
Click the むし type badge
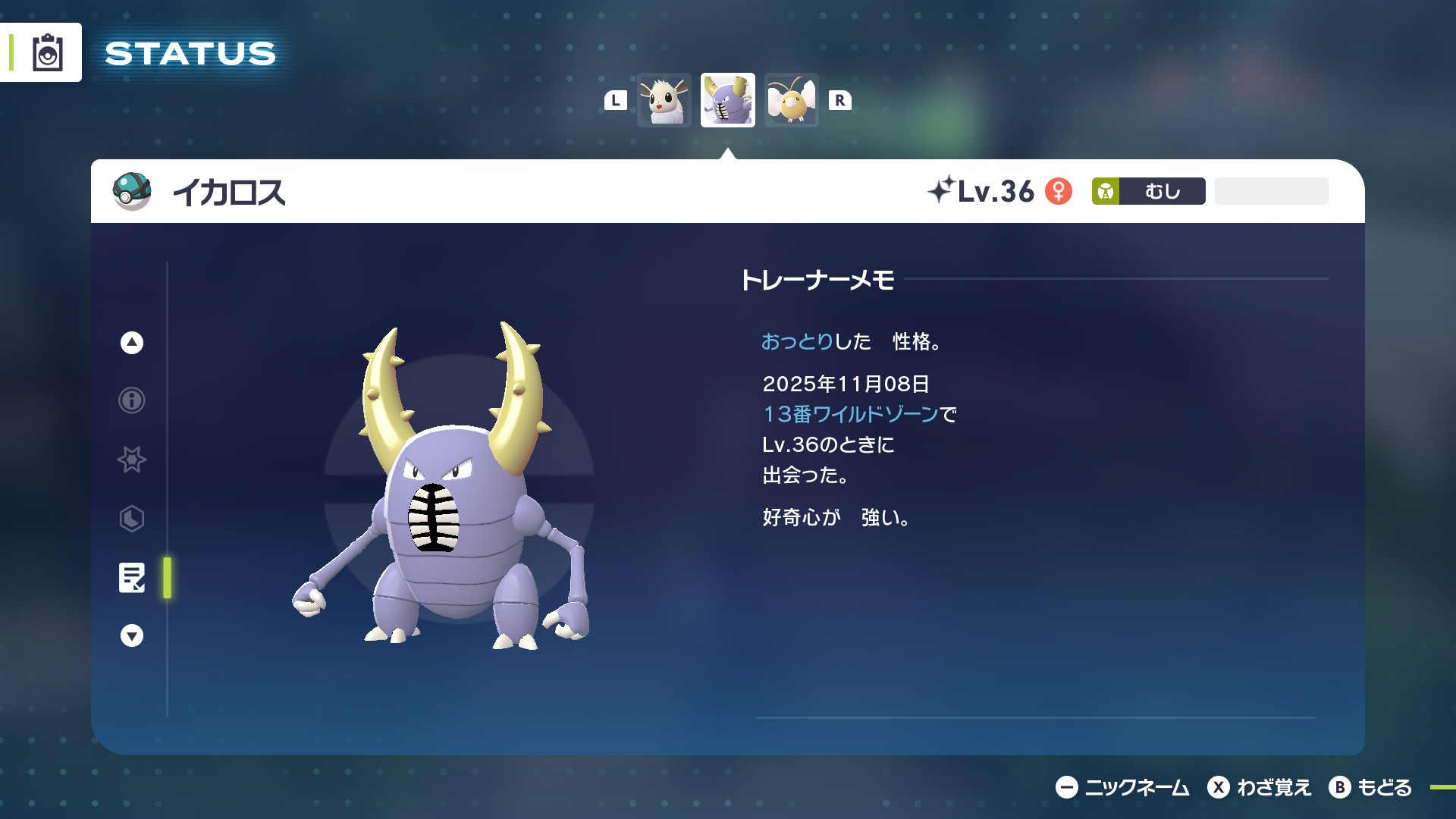[x=1148, y=191]
